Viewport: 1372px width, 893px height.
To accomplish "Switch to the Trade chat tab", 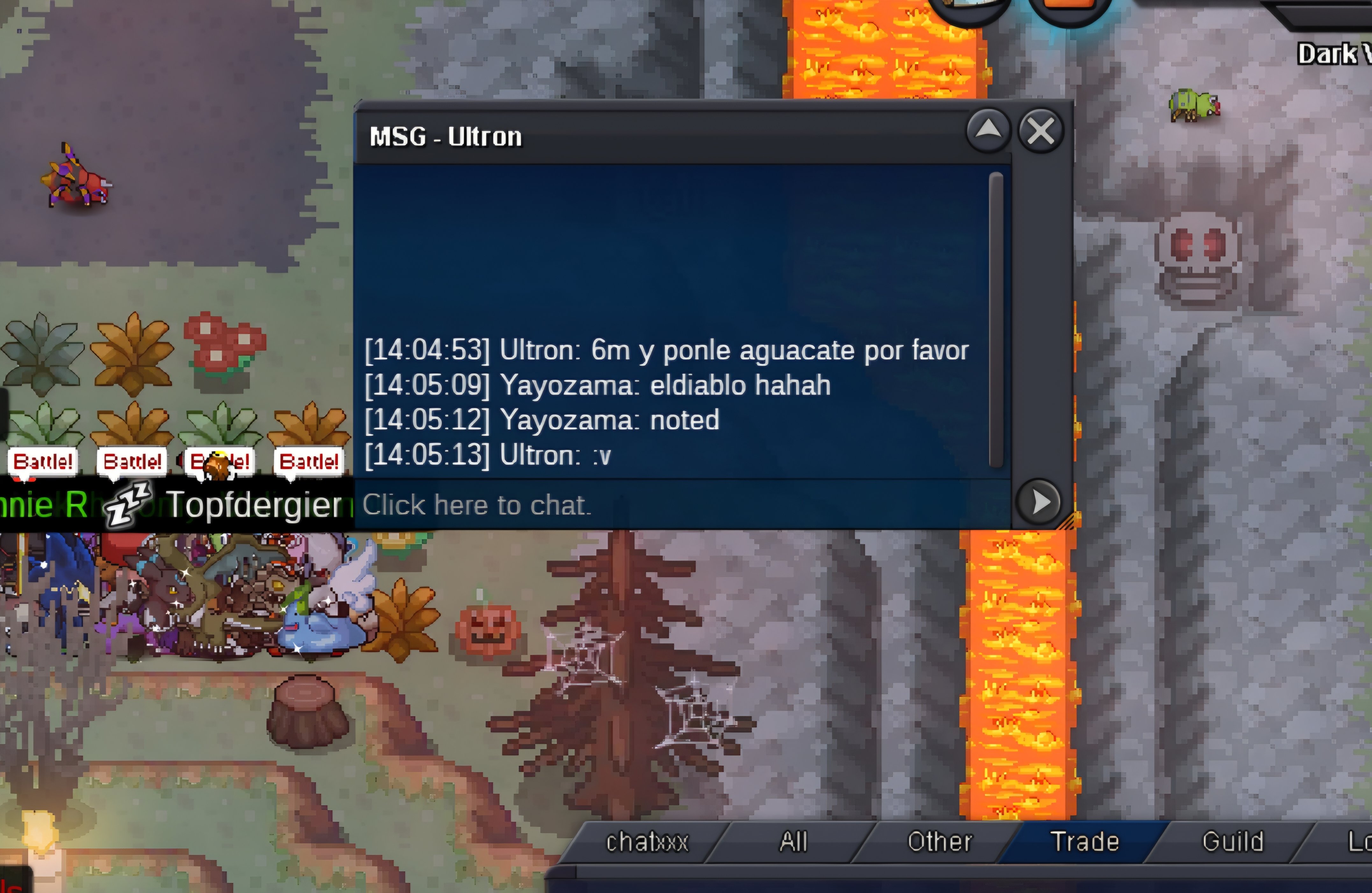I will [1084, 842].
